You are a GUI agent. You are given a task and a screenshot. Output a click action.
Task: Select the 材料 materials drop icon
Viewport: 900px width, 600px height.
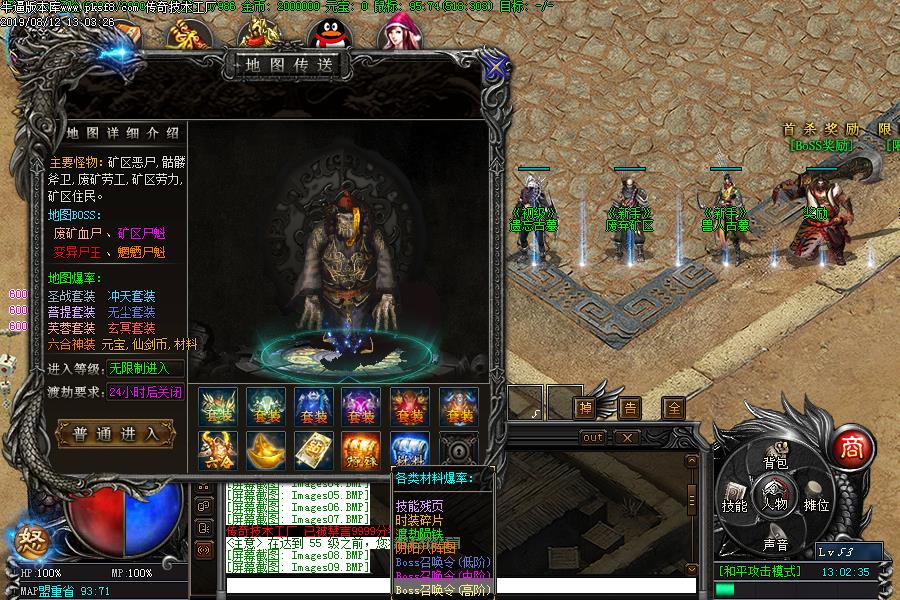[x=410, y=451]
